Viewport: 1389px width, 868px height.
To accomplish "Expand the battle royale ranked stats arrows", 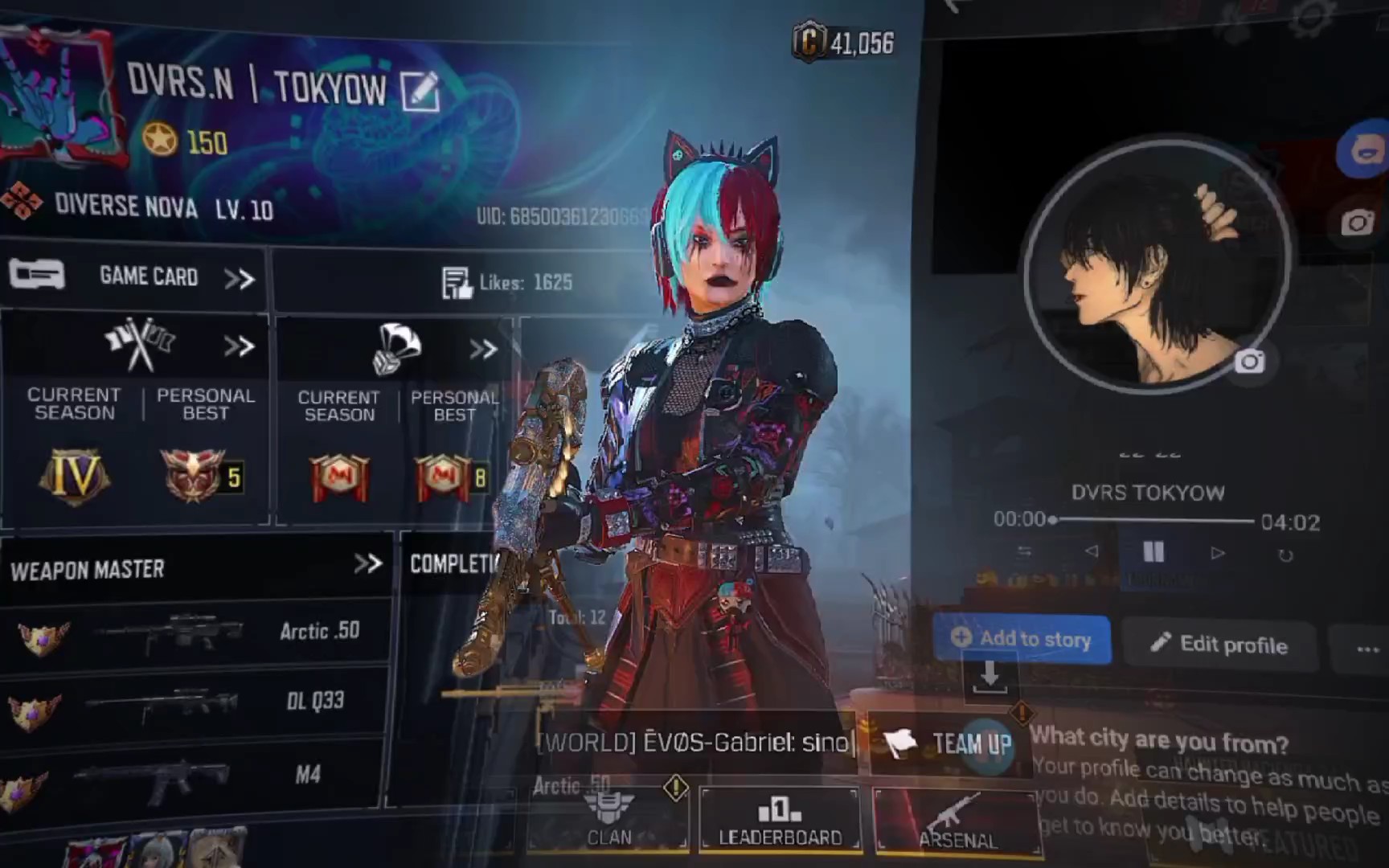I will [x=483, y=350].
